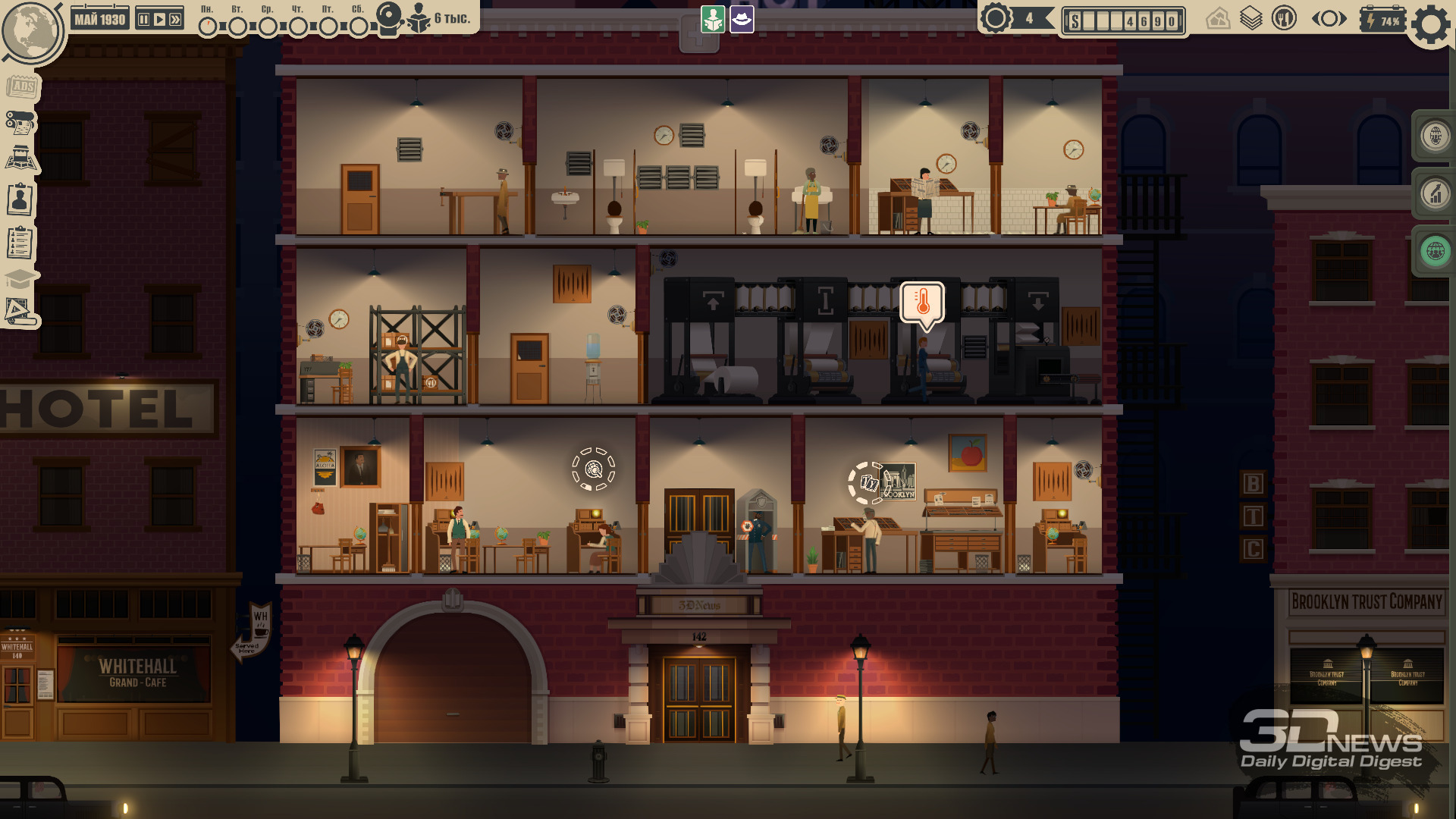Pause the game time
The width and height of the screenshot is (1456, 819).
pos(143,20)
